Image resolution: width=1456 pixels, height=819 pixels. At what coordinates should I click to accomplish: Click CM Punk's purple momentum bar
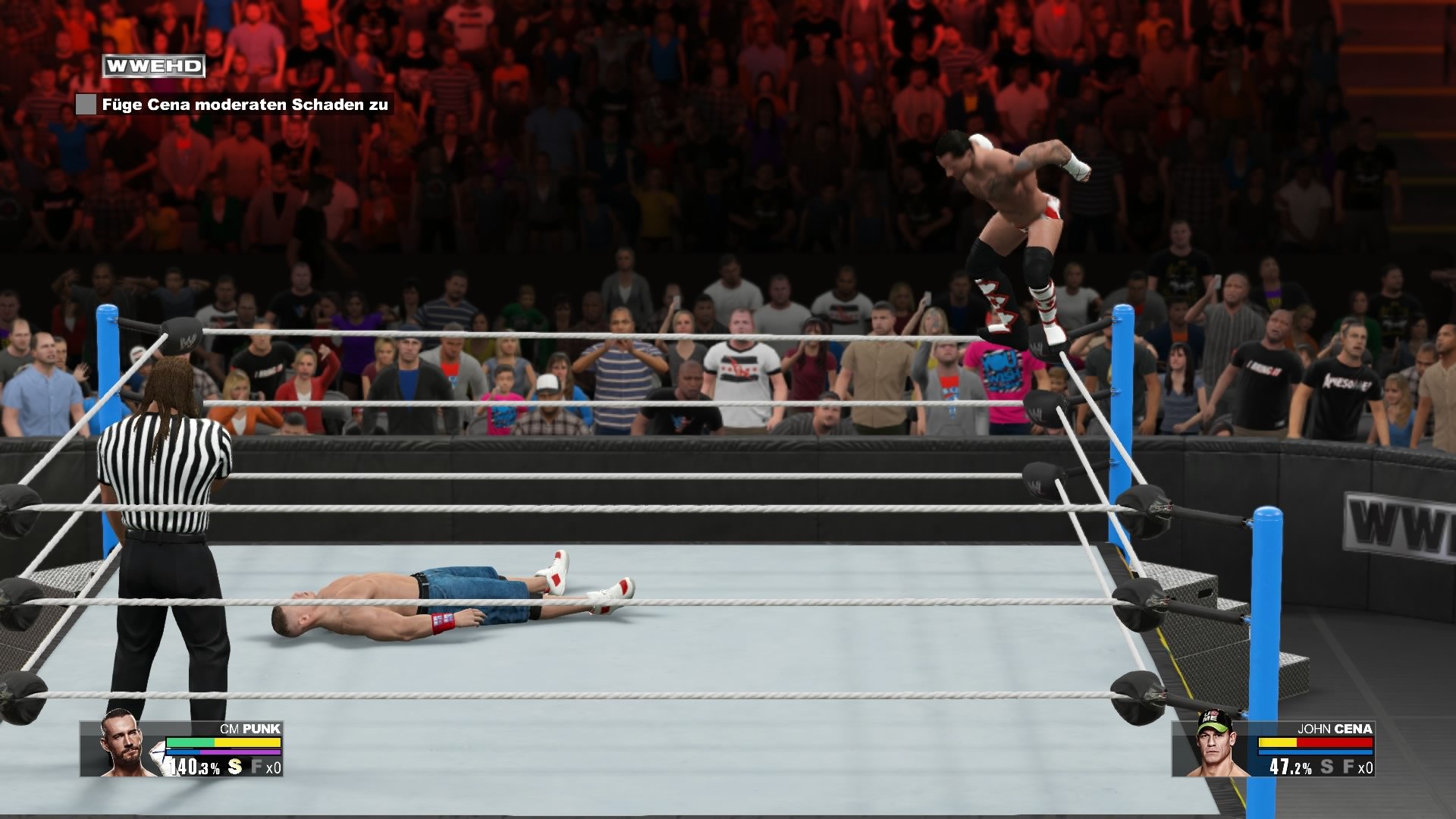click(x=240, y=753)
